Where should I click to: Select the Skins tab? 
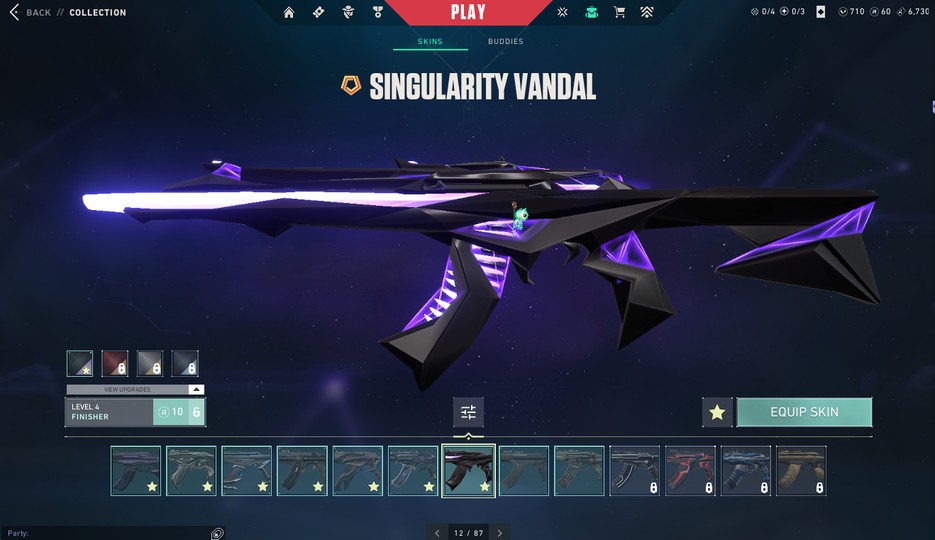point(430,42)
